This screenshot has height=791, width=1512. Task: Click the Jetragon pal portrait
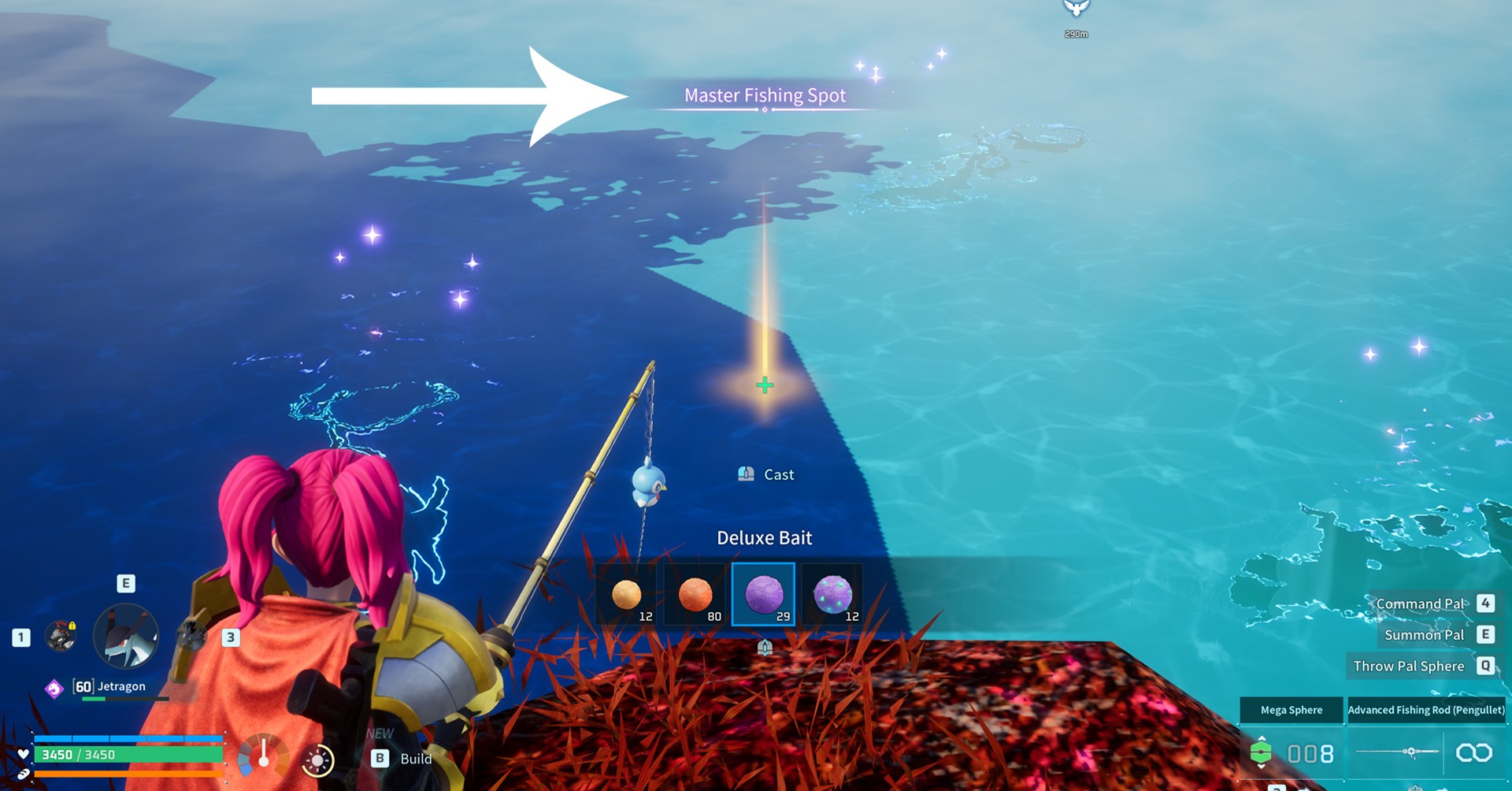[126, 637]
